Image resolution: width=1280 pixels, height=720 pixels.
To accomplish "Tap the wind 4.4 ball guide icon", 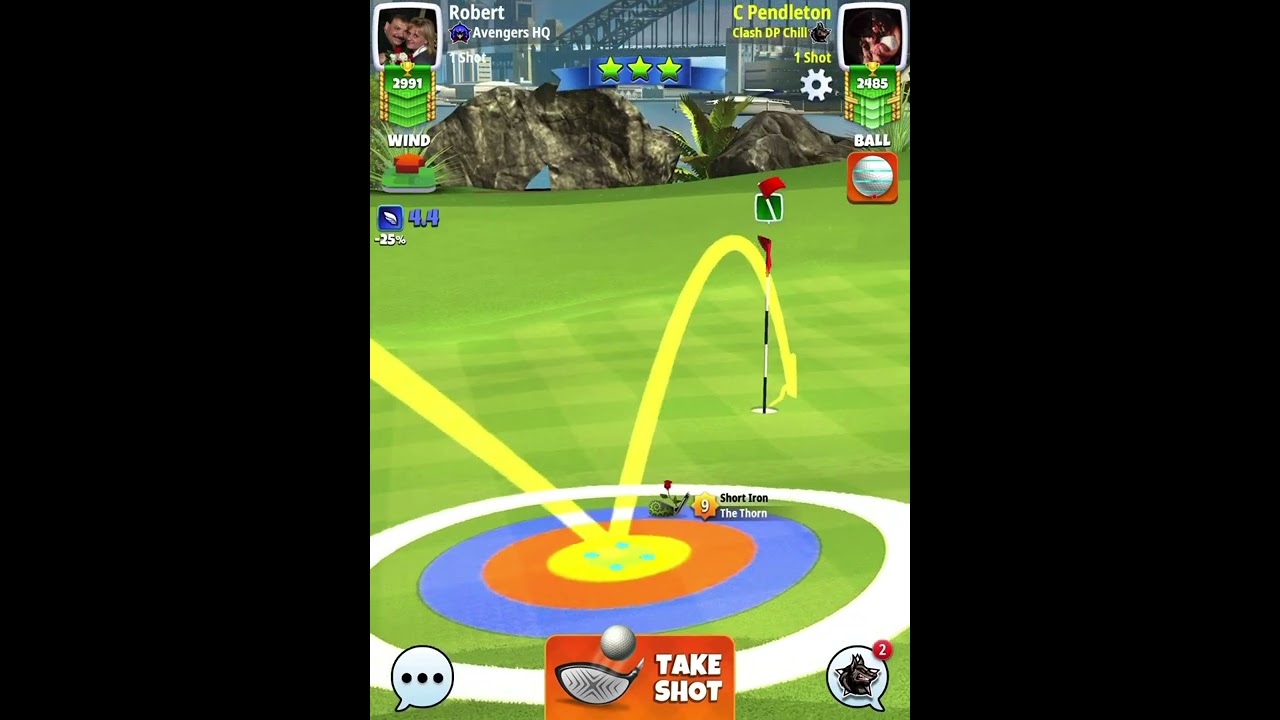I will (x=390, y=217).
